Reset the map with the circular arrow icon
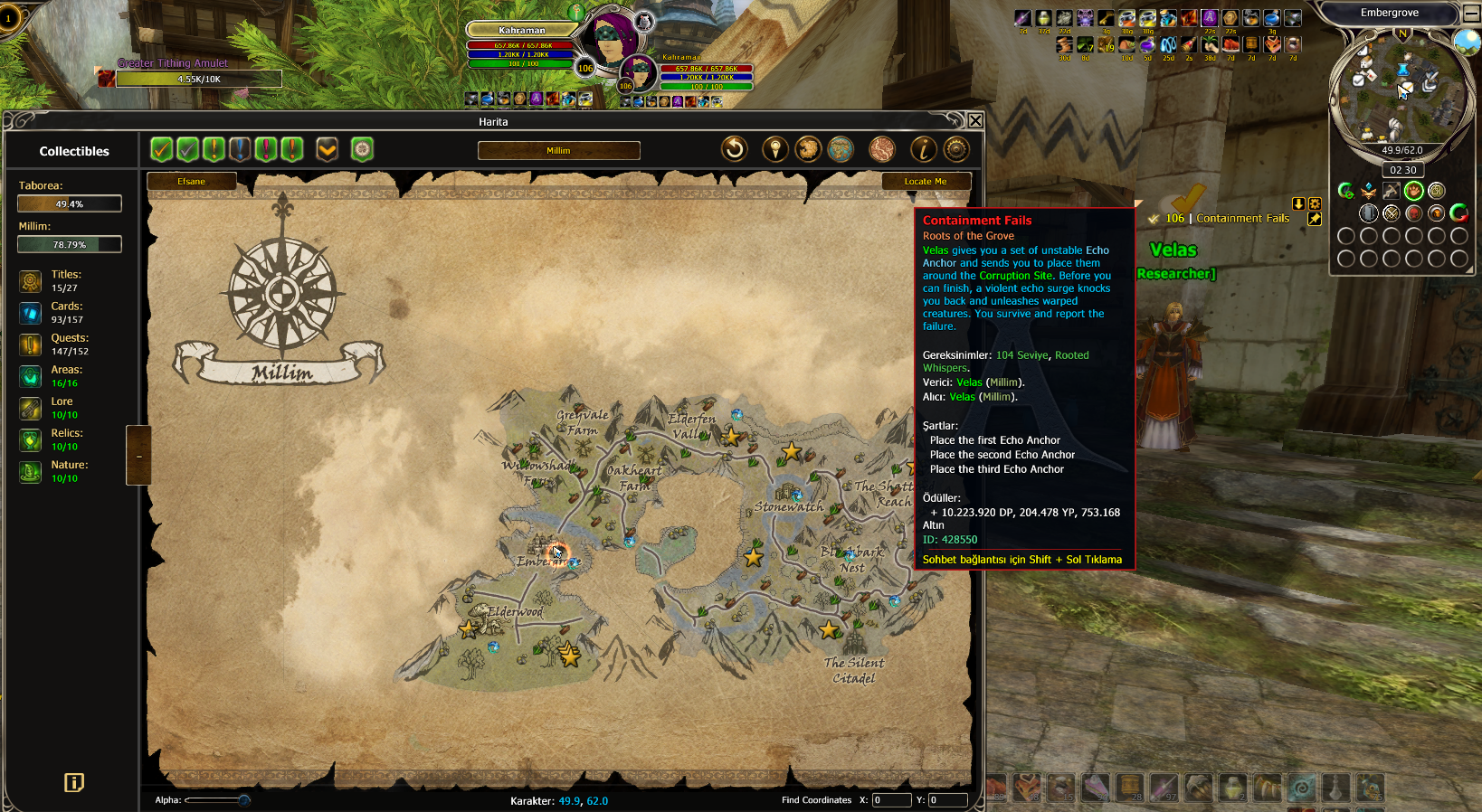This screenshot has width=1482, height=812. tap(734, 149)
